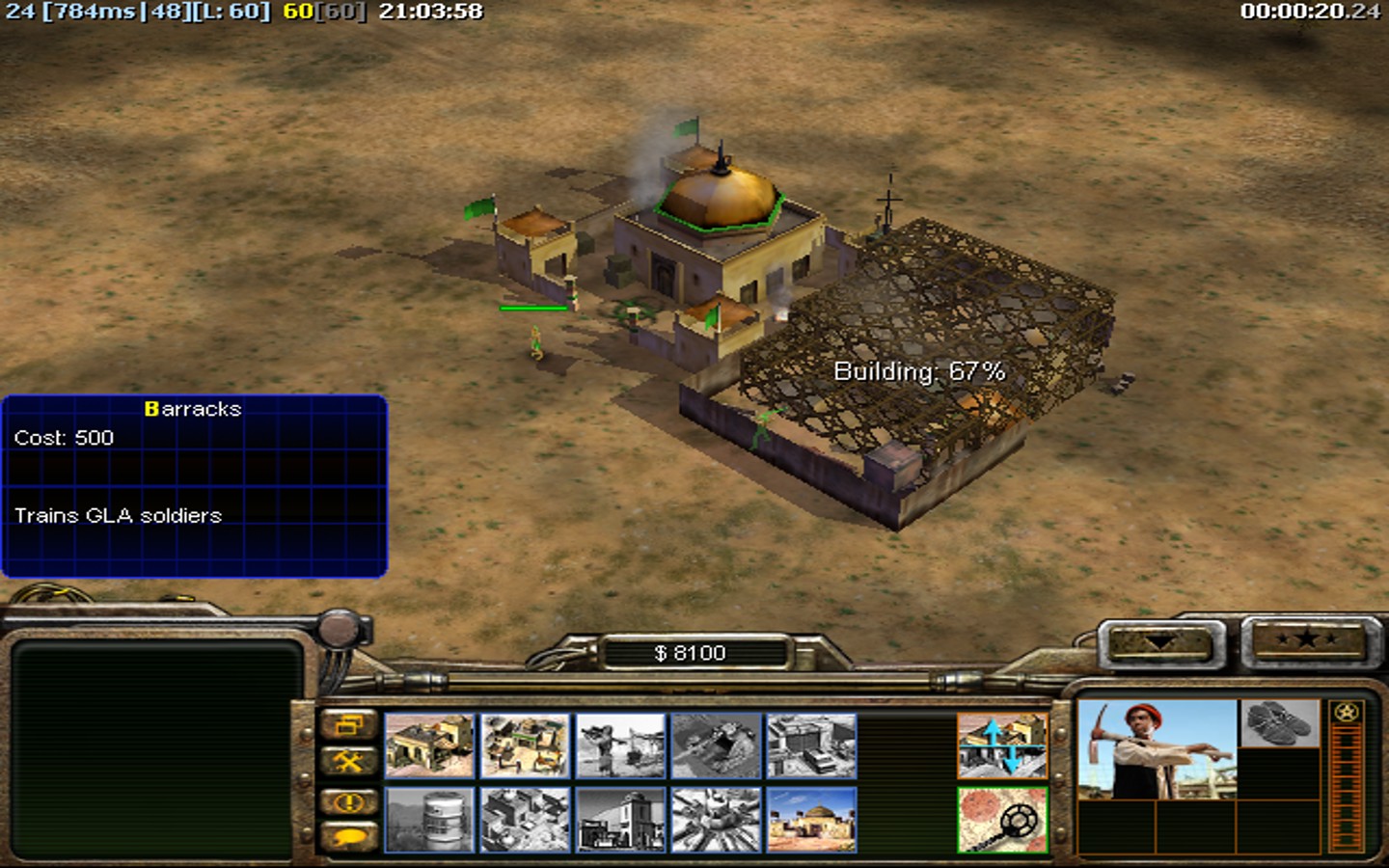1389x868 pixels.
Task: Open the options menu with overlapping windows button
Action: (348, 725)
